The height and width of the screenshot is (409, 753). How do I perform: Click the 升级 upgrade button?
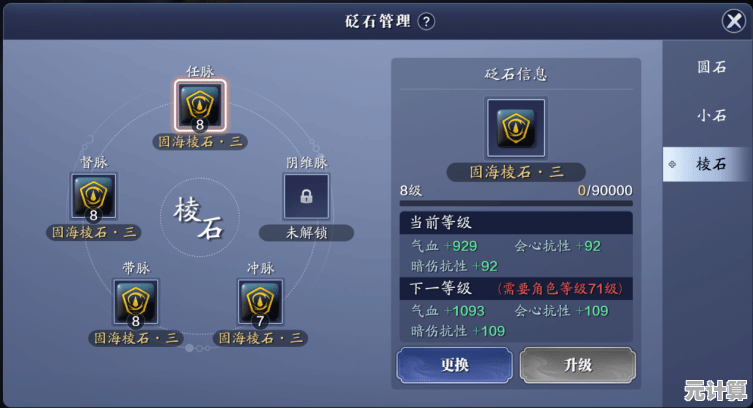[x=577, y=365]
